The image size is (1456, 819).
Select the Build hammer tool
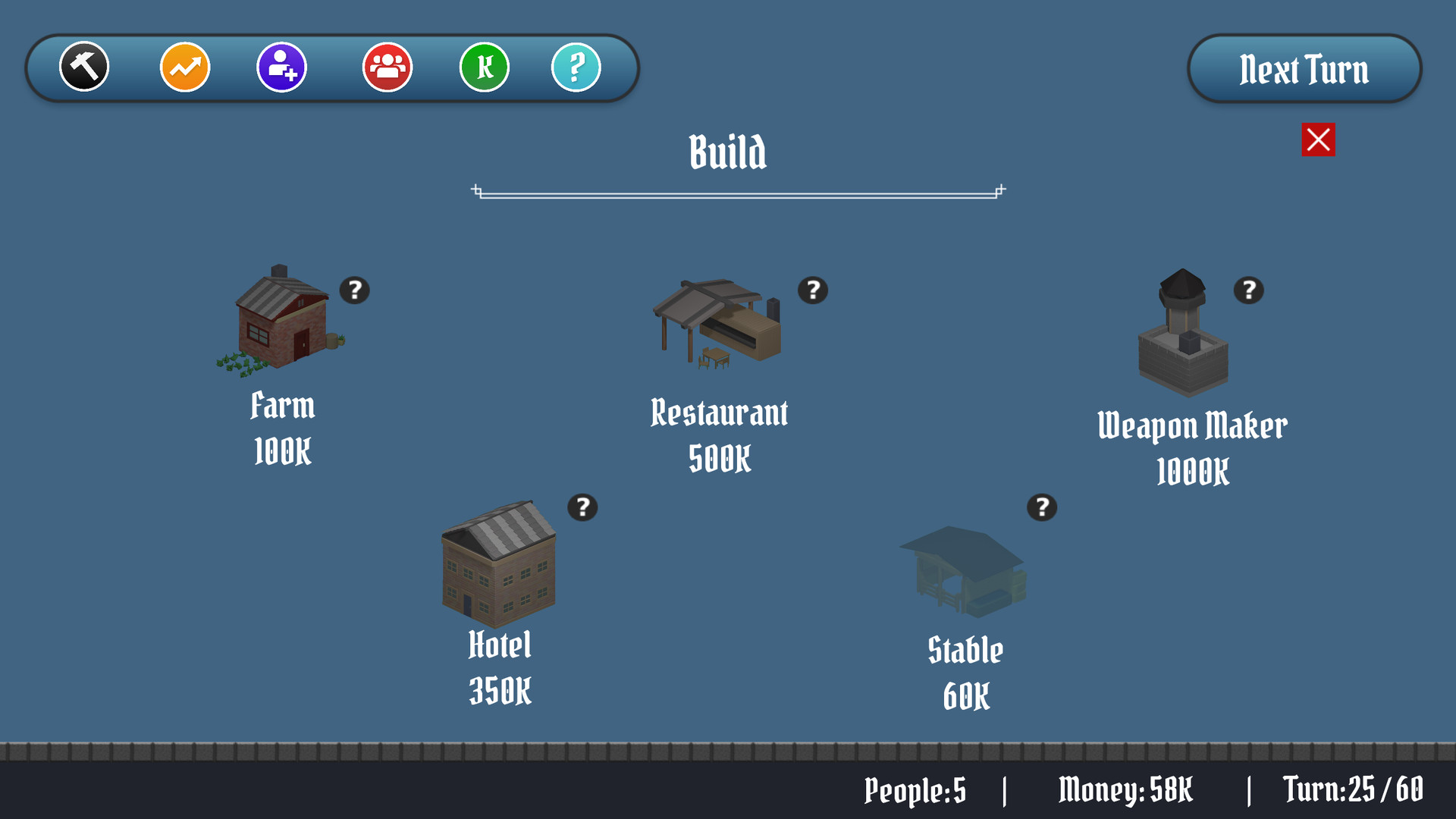click(83, 67)
